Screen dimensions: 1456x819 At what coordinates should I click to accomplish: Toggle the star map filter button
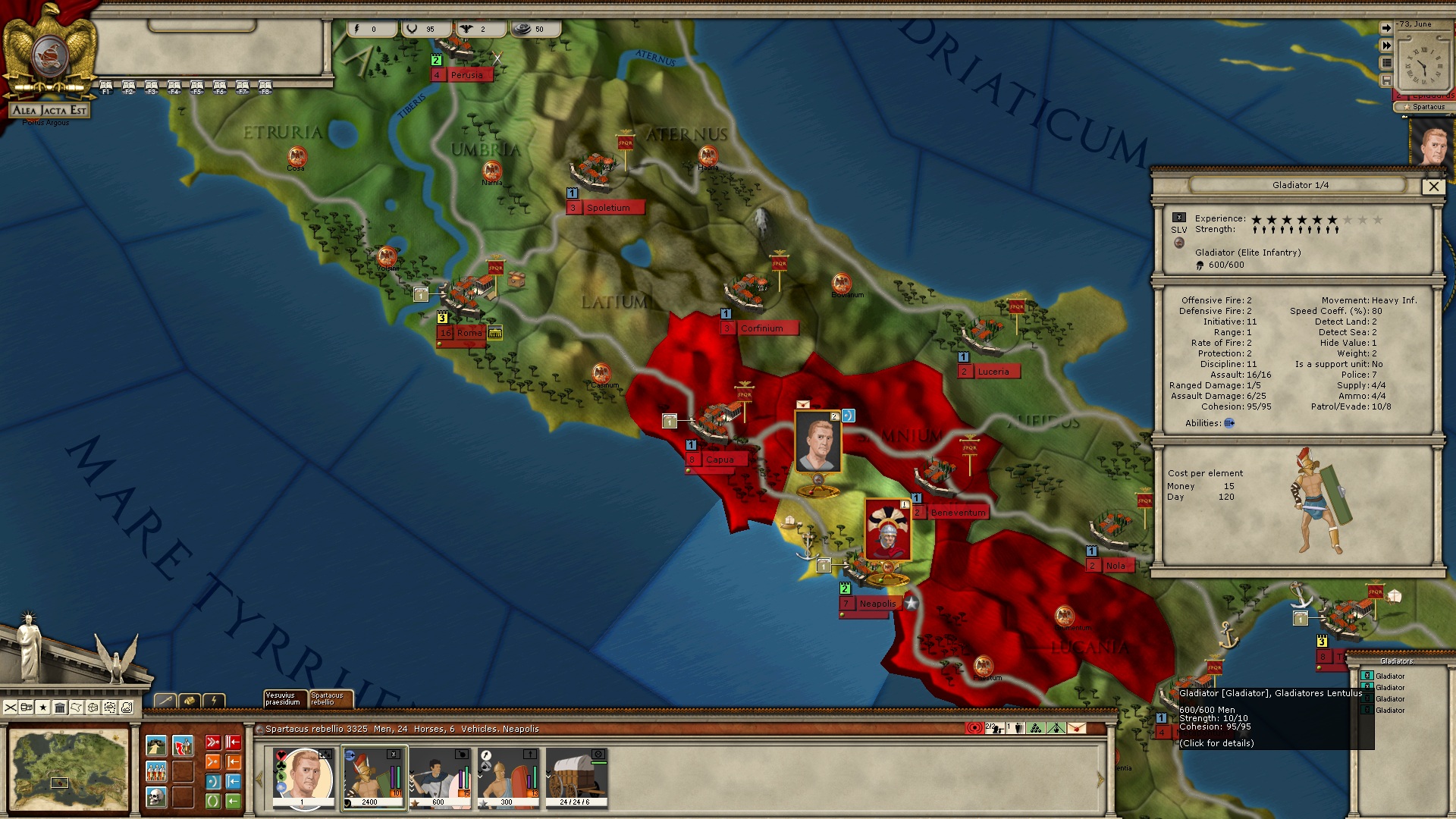tap(43, 708)
